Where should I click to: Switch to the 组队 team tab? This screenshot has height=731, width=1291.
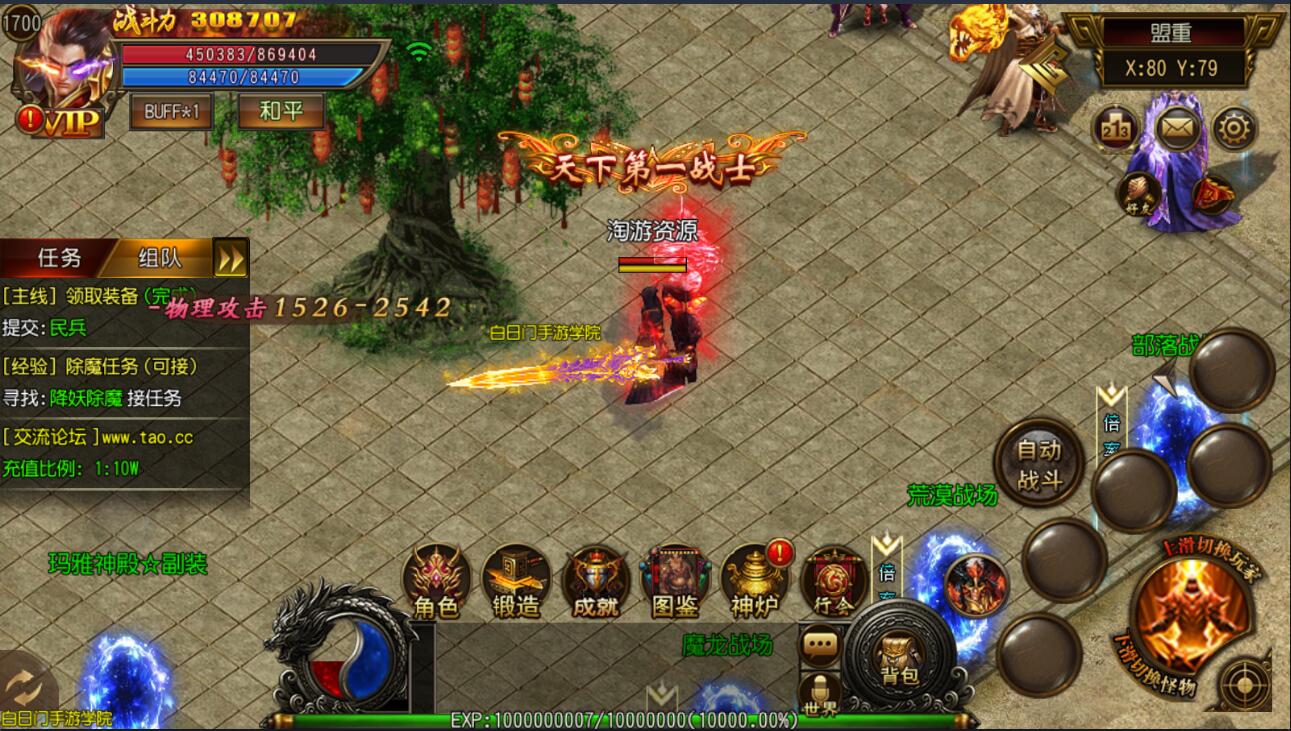pyautogui.click(x=159, y=258)
